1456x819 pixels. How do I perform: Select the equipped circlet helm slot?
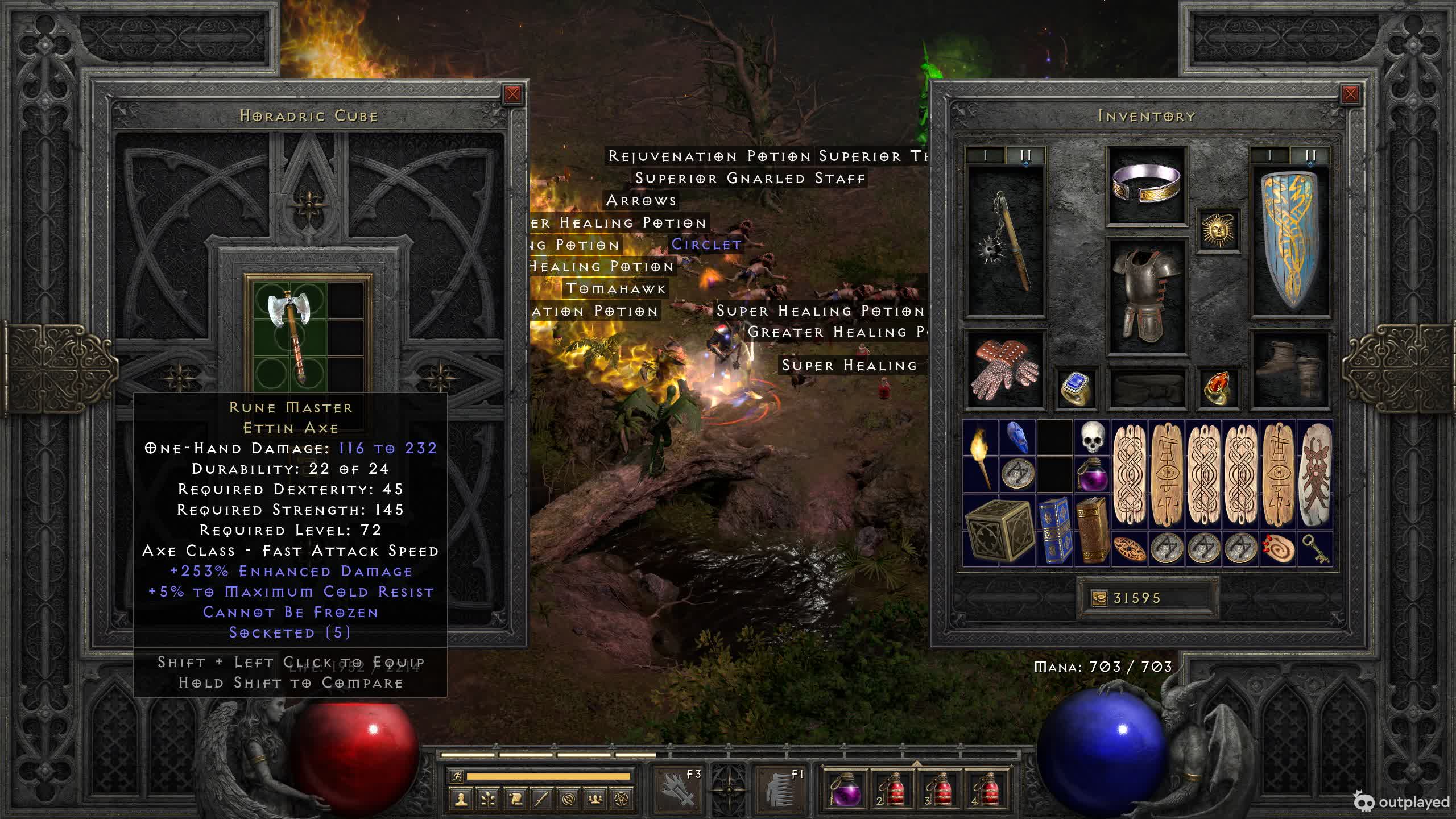click(x=1146, y=185)
